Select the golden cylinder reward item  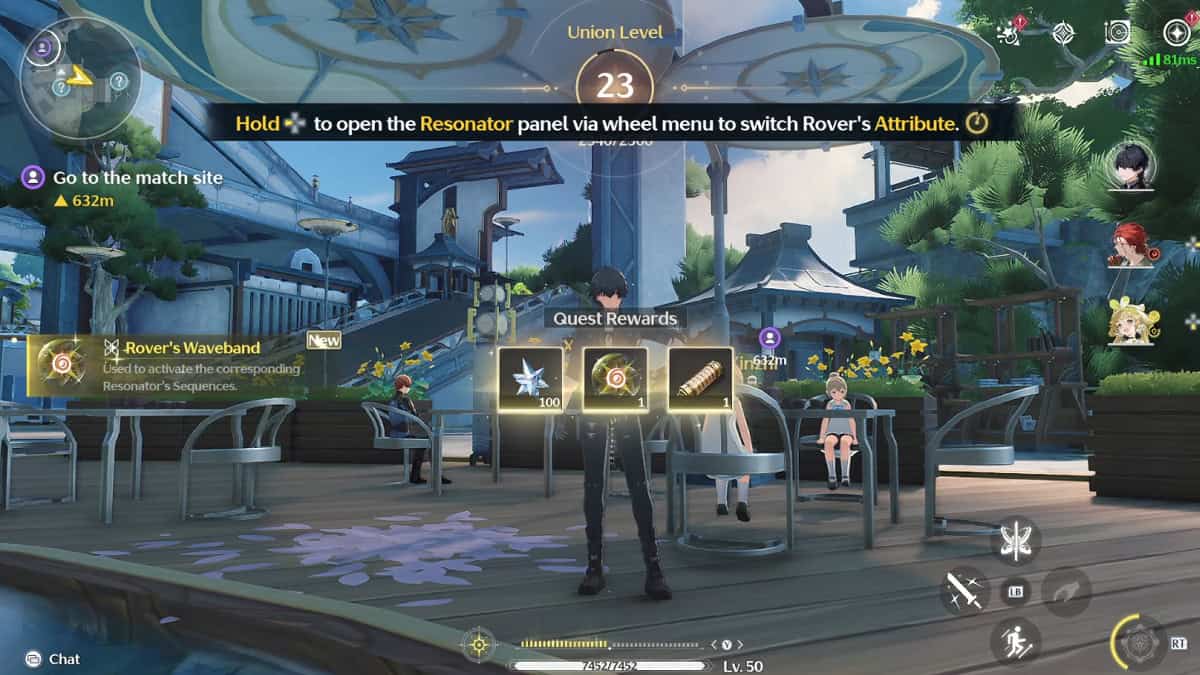[700, 379]
